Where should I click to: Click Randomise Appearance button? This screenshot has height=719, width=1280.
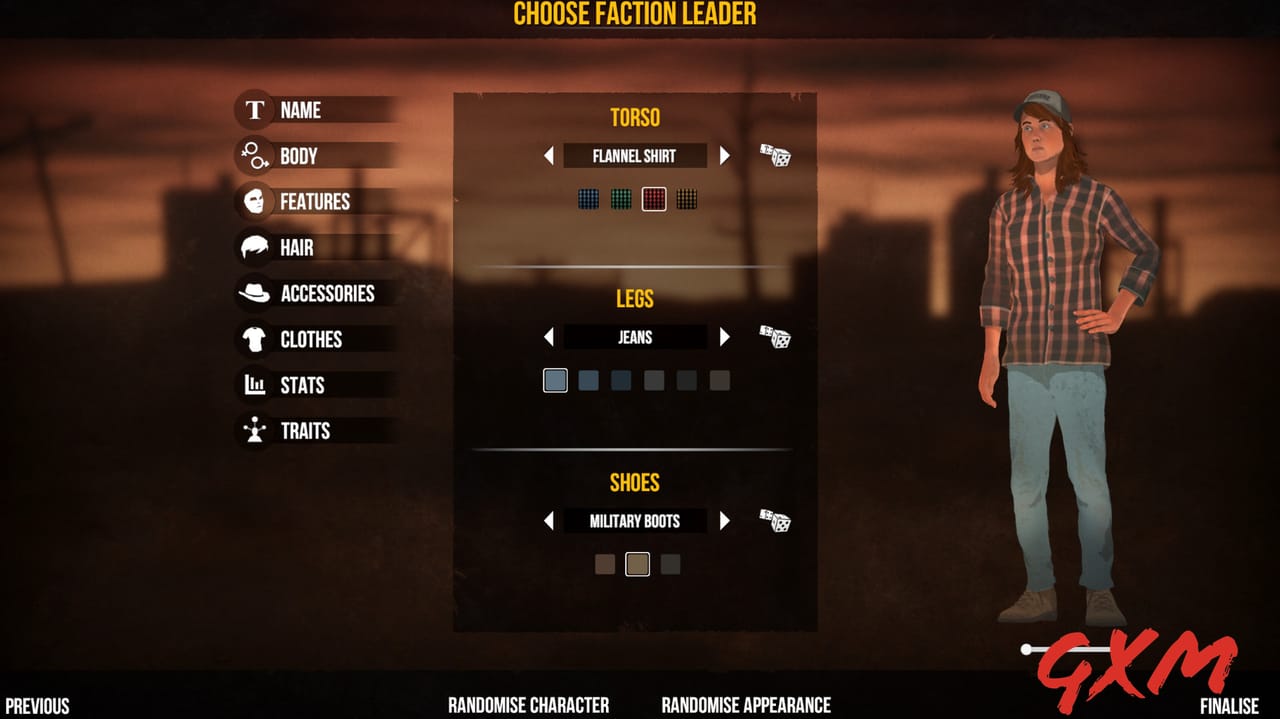[x=746, y=705]
